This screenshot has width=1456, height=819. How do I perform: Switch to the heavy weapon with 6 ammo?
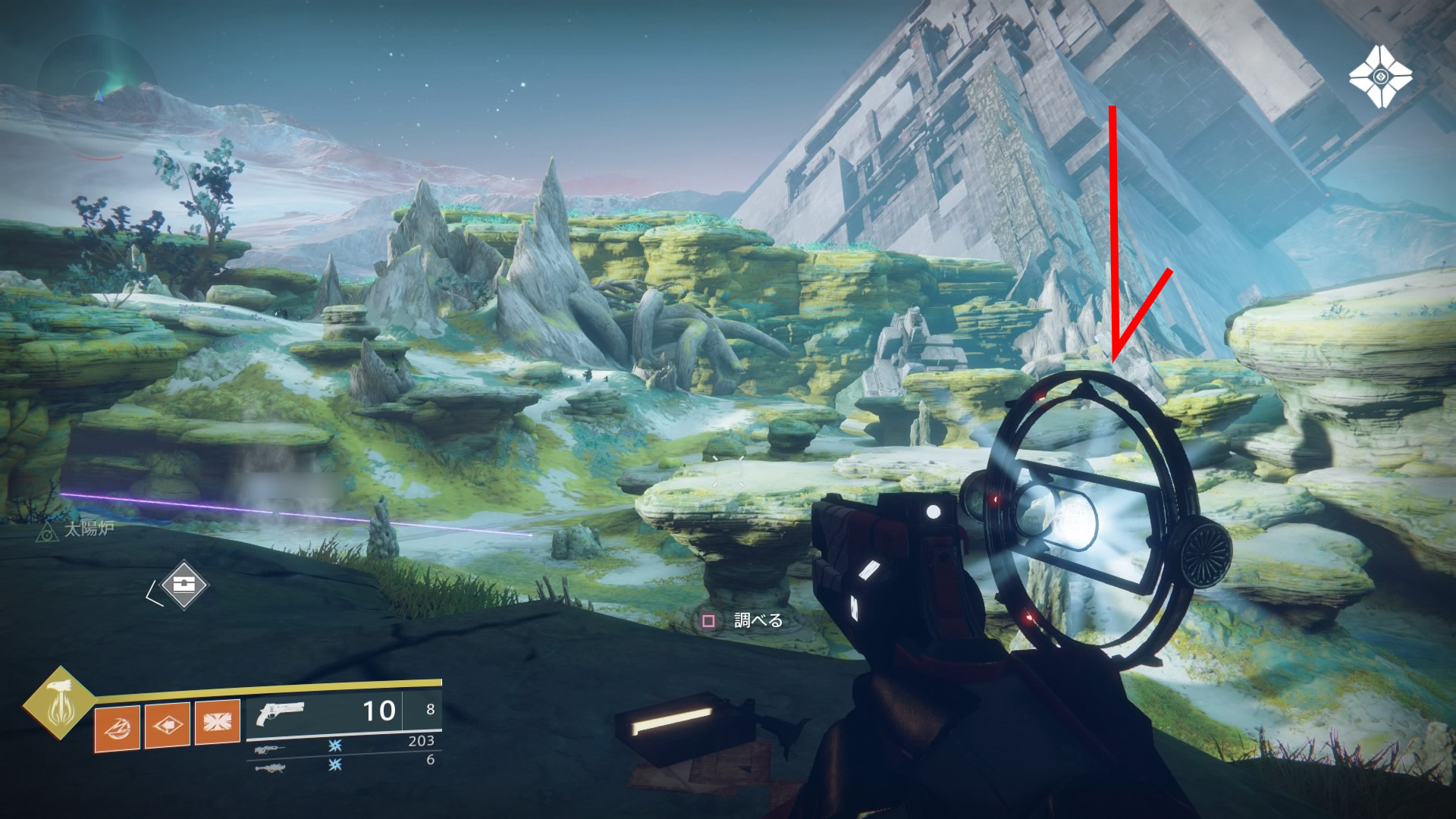click(x=271, y=767)
